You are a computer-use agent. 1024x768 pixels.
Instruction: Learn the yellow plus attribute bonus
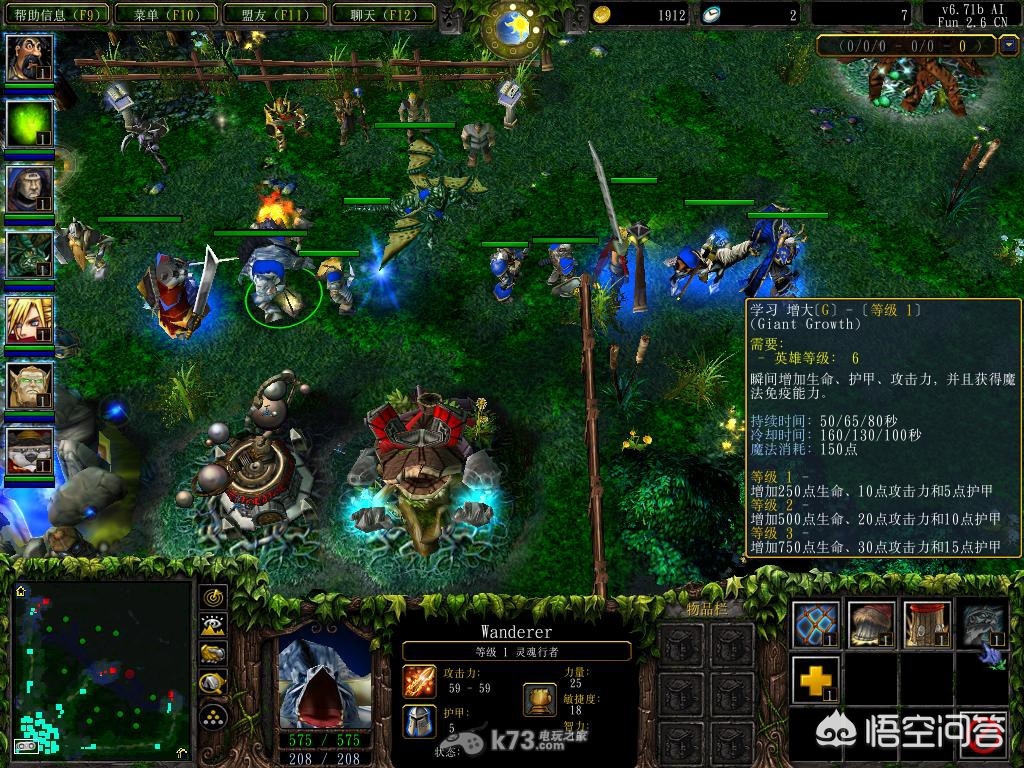tap(816, 681)
